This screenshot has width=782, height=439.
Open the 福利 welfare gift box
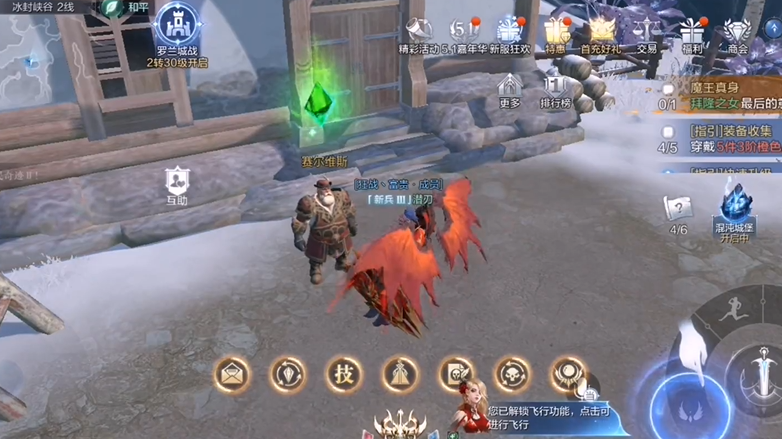point(692,32)
